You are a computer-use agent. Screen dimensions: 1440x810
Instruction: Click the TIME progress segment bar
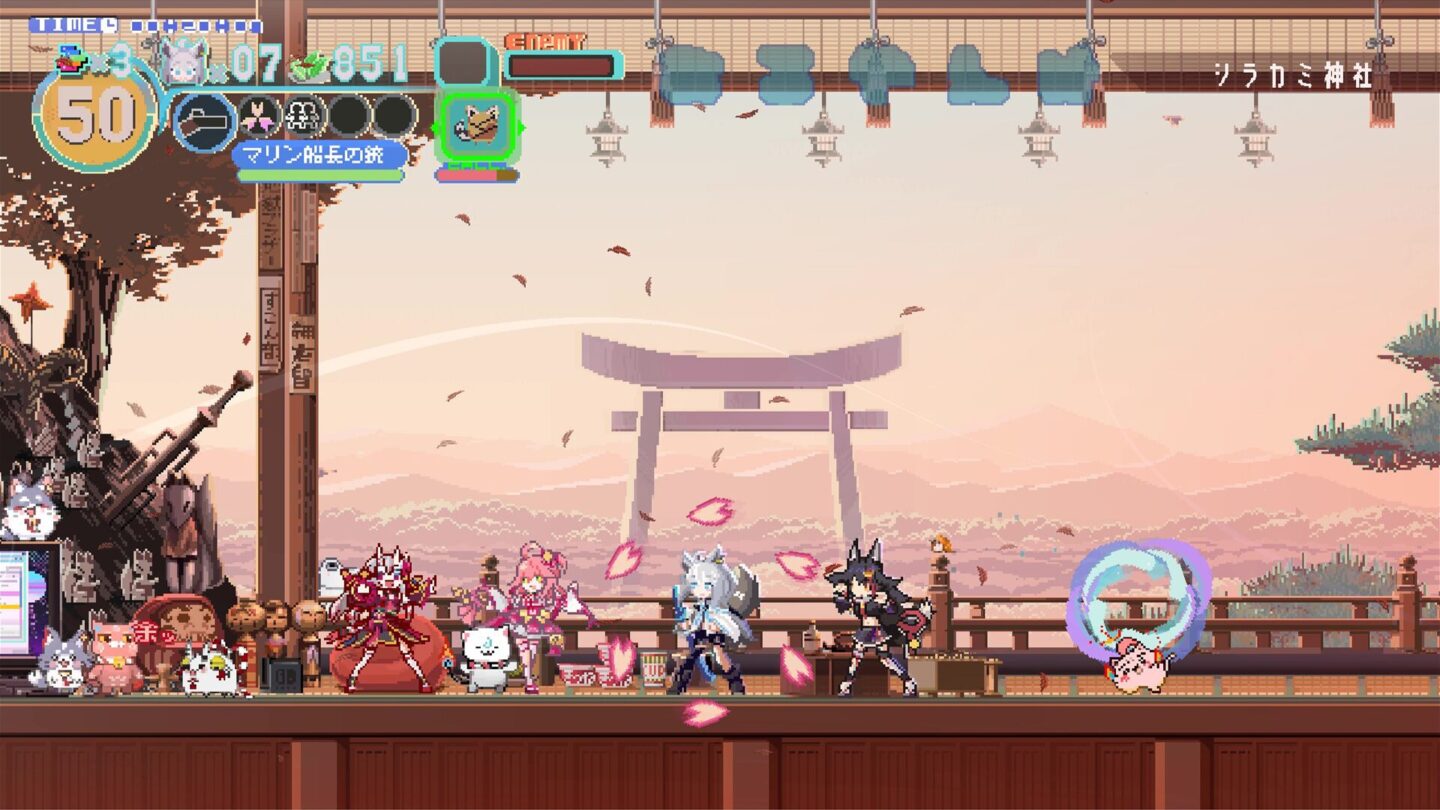click(x=194, y=26)
